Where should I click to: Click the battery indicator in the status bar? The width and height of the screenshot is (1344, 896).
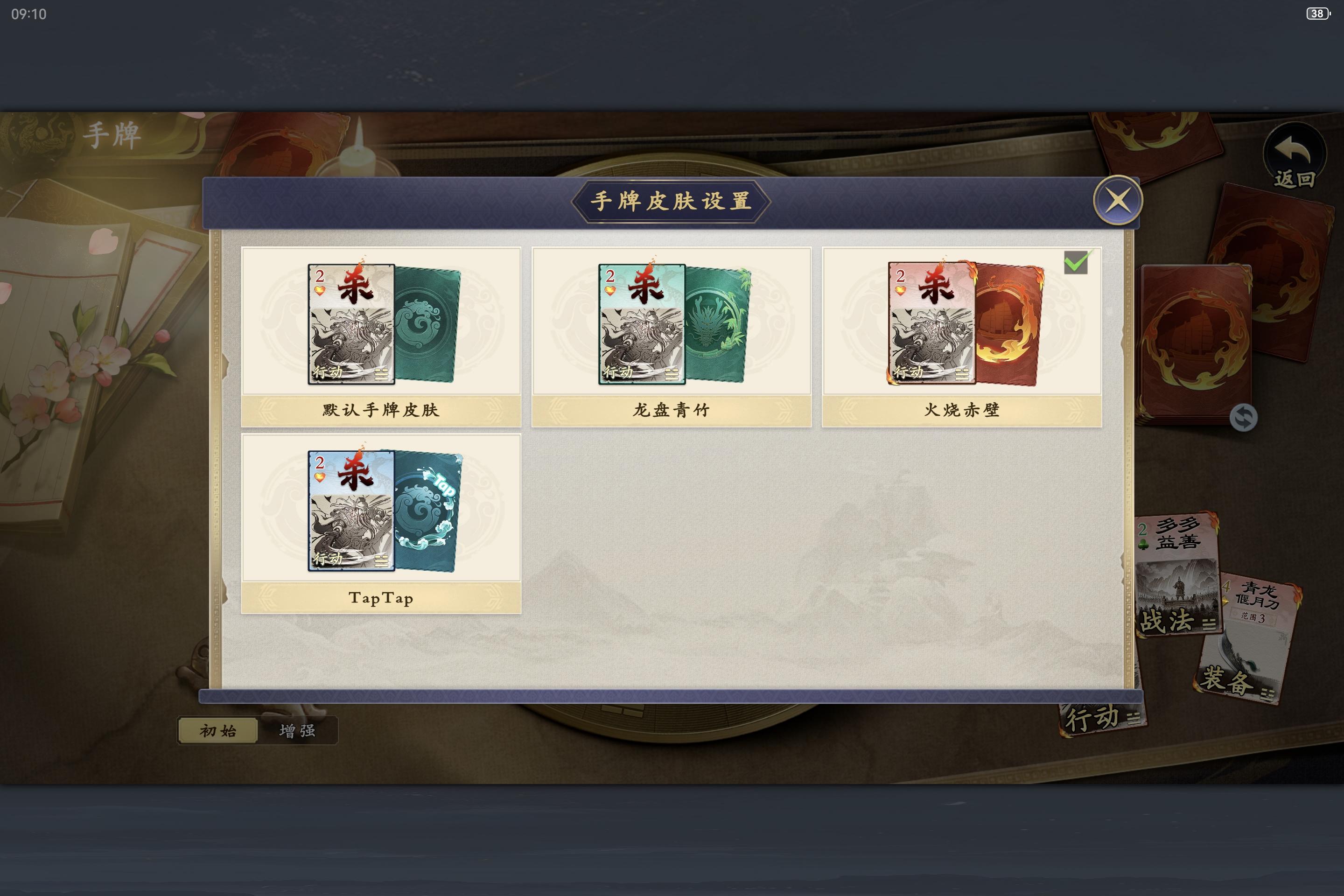point(1319,13)
